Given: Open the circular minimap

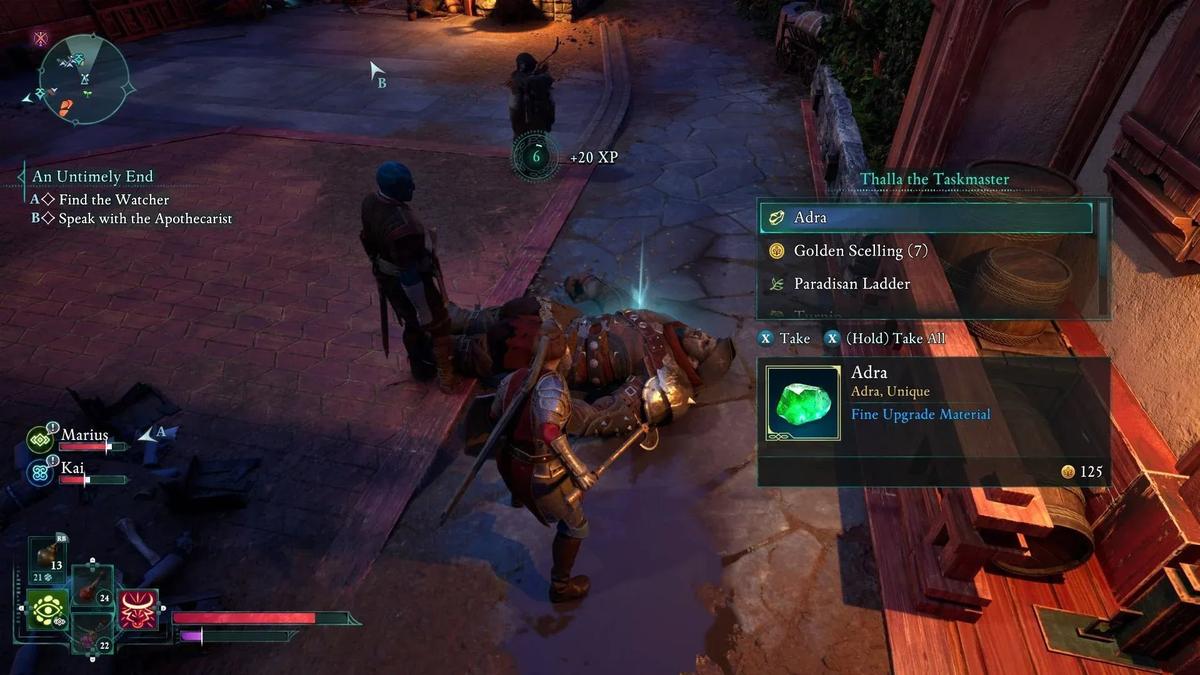Looking at the screenshot, I should click(x=85, y=79).
